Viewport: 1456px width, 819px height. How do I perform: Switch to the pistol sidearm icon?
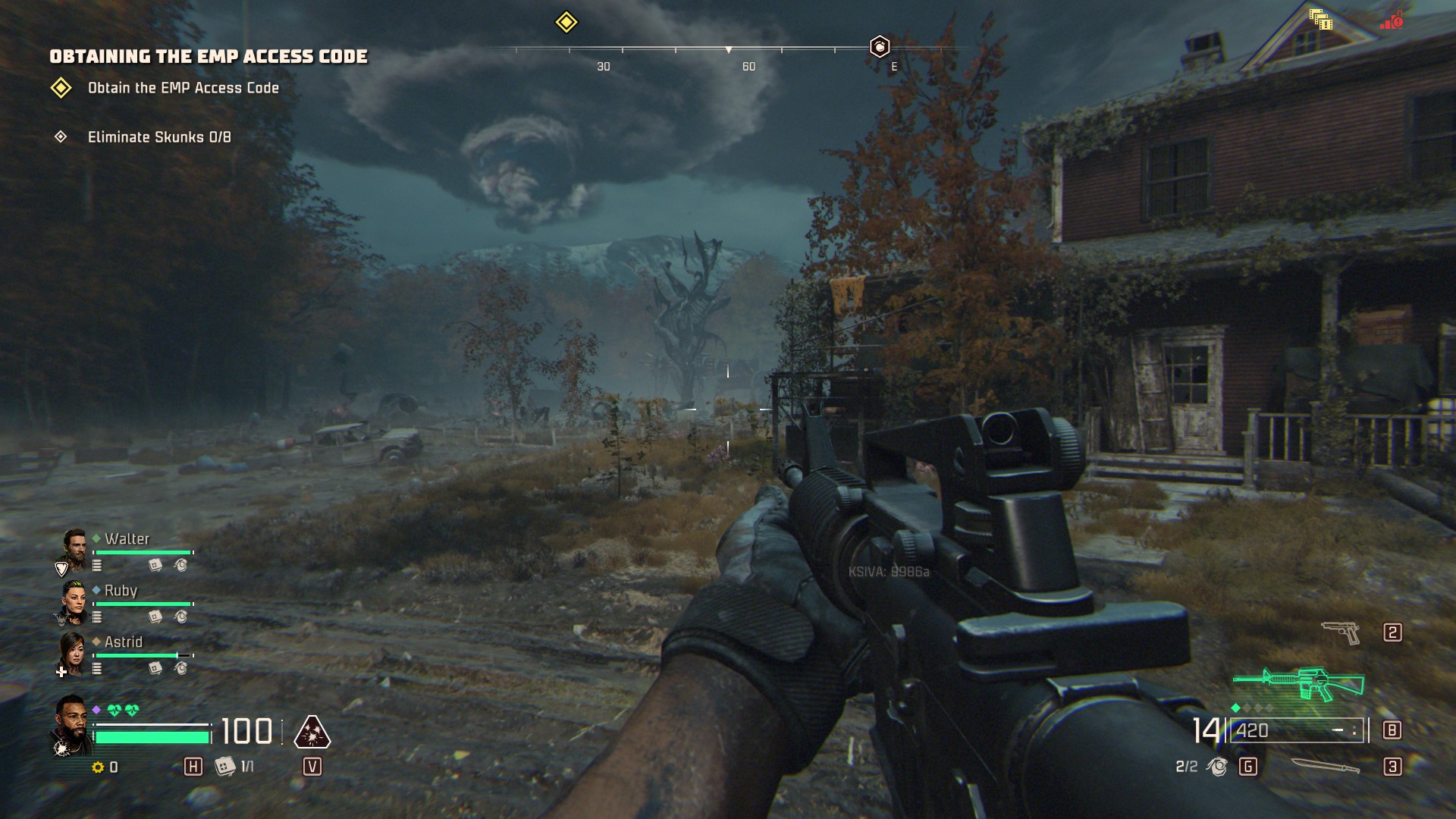pyautogui.click(x=1341, y=632)
